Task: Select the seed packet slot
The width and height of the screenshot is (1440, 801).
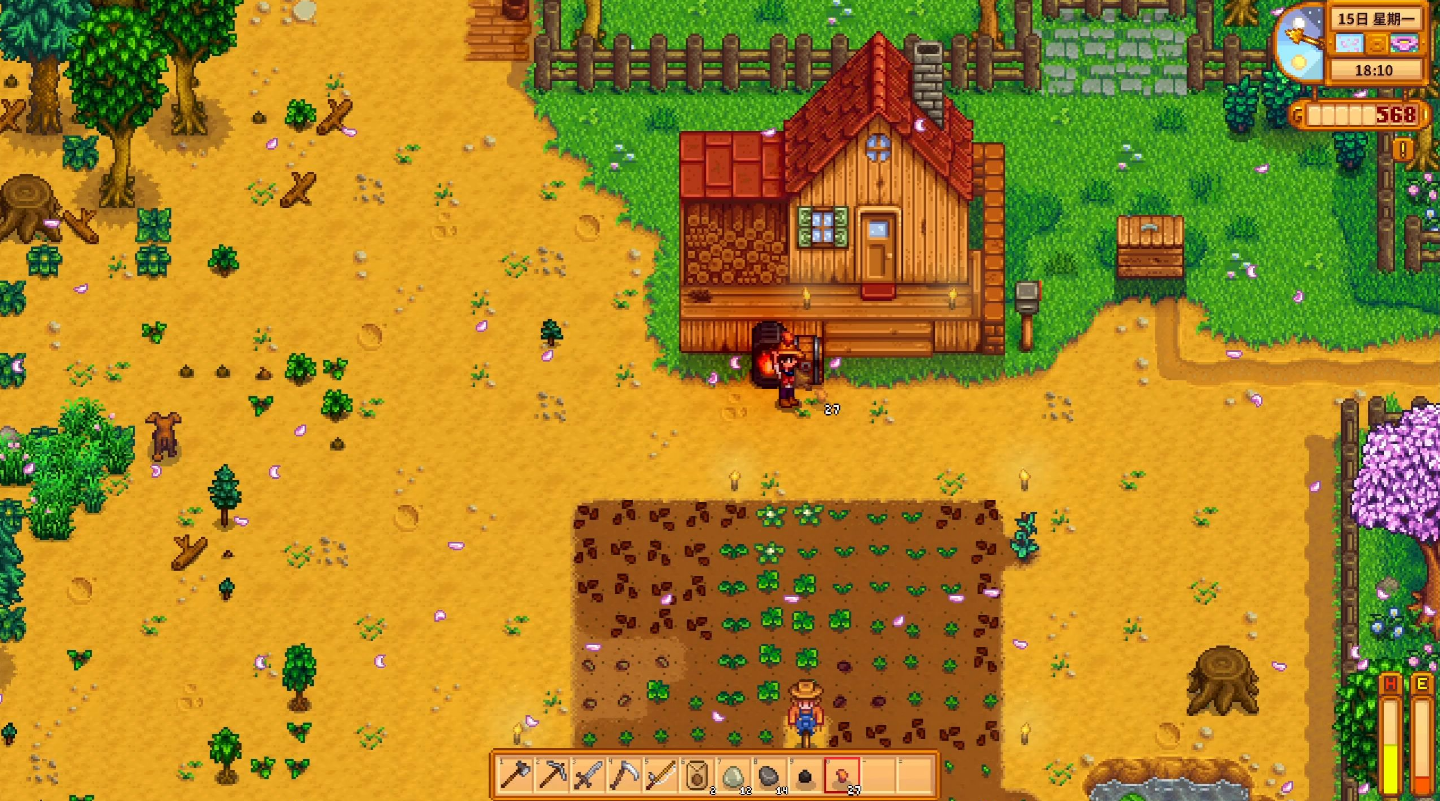Action: (x=696, y=775)
